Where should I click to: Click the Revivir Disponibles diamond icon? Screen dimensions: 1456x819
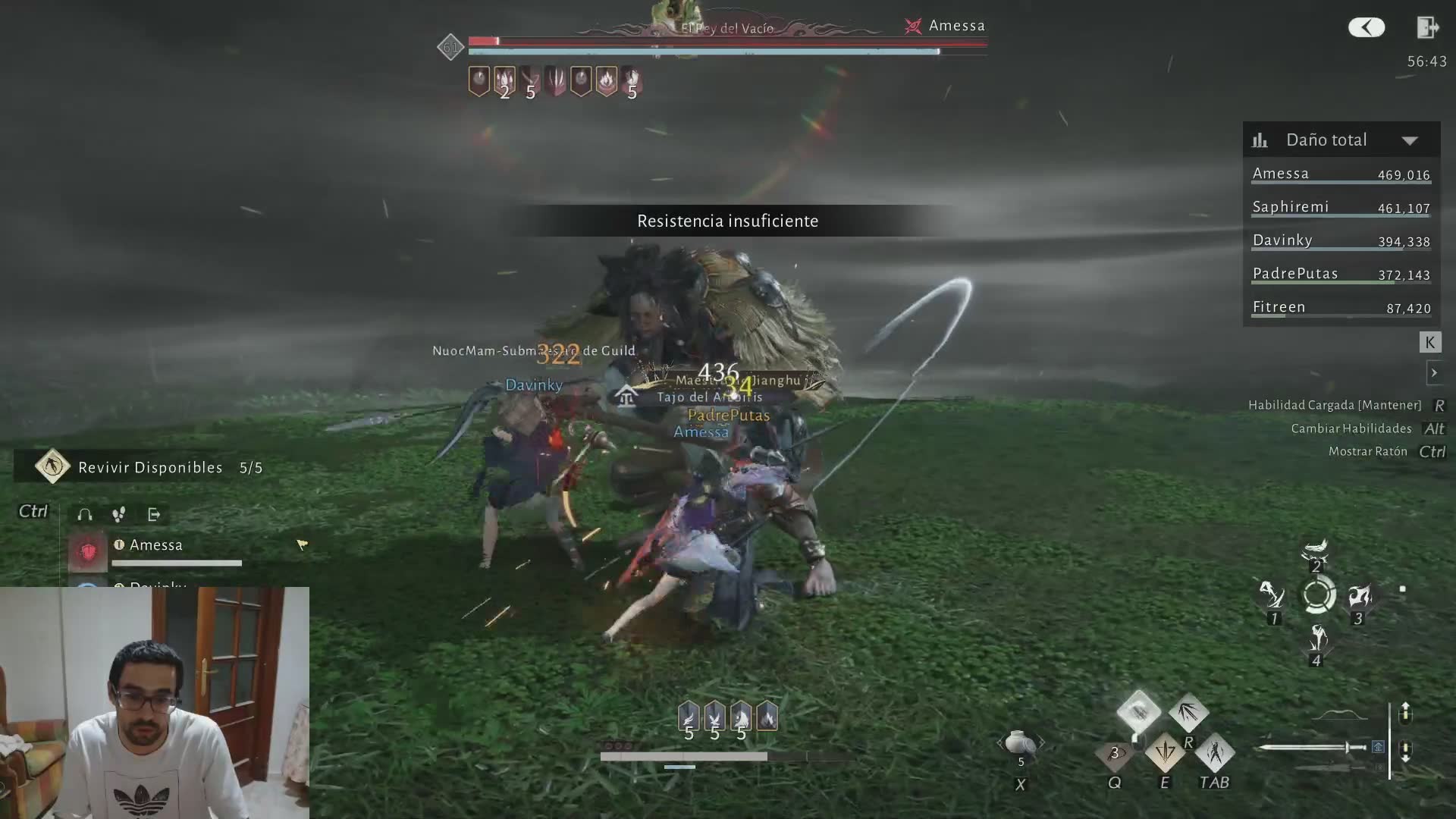coord(52,466)
